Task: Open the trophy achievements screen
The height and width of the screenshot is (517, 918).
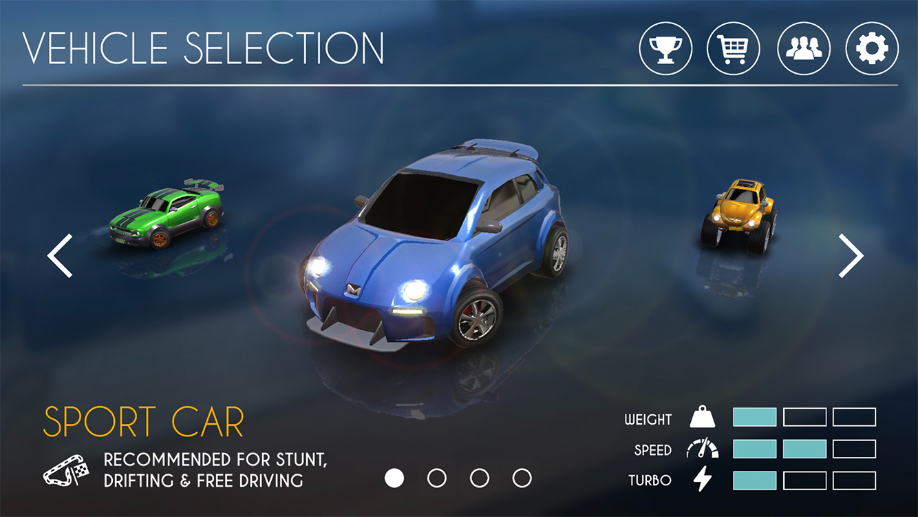Action: [666, 48]
